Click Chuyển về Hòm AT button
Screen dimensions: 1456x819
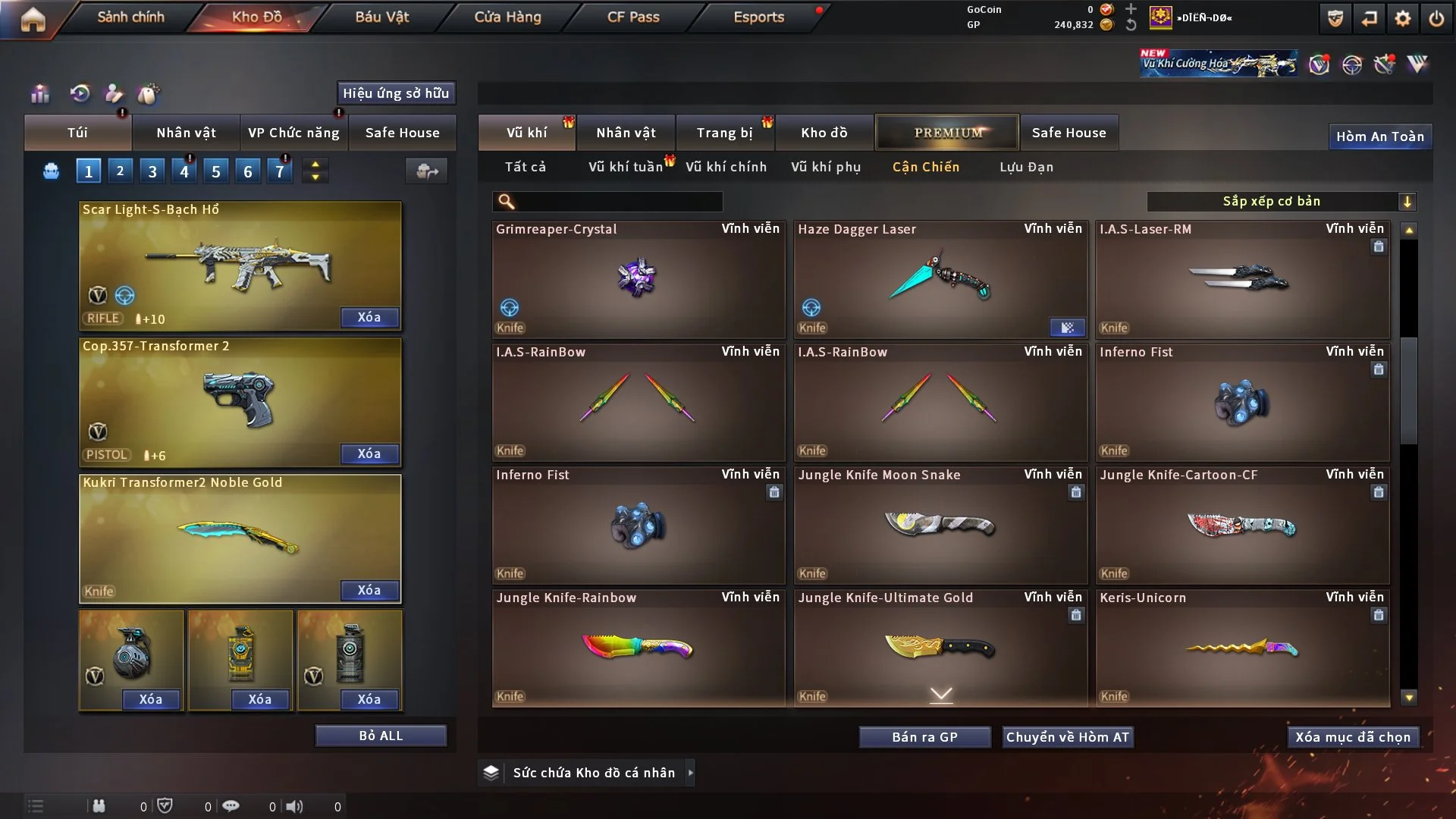coord(1068,737)
